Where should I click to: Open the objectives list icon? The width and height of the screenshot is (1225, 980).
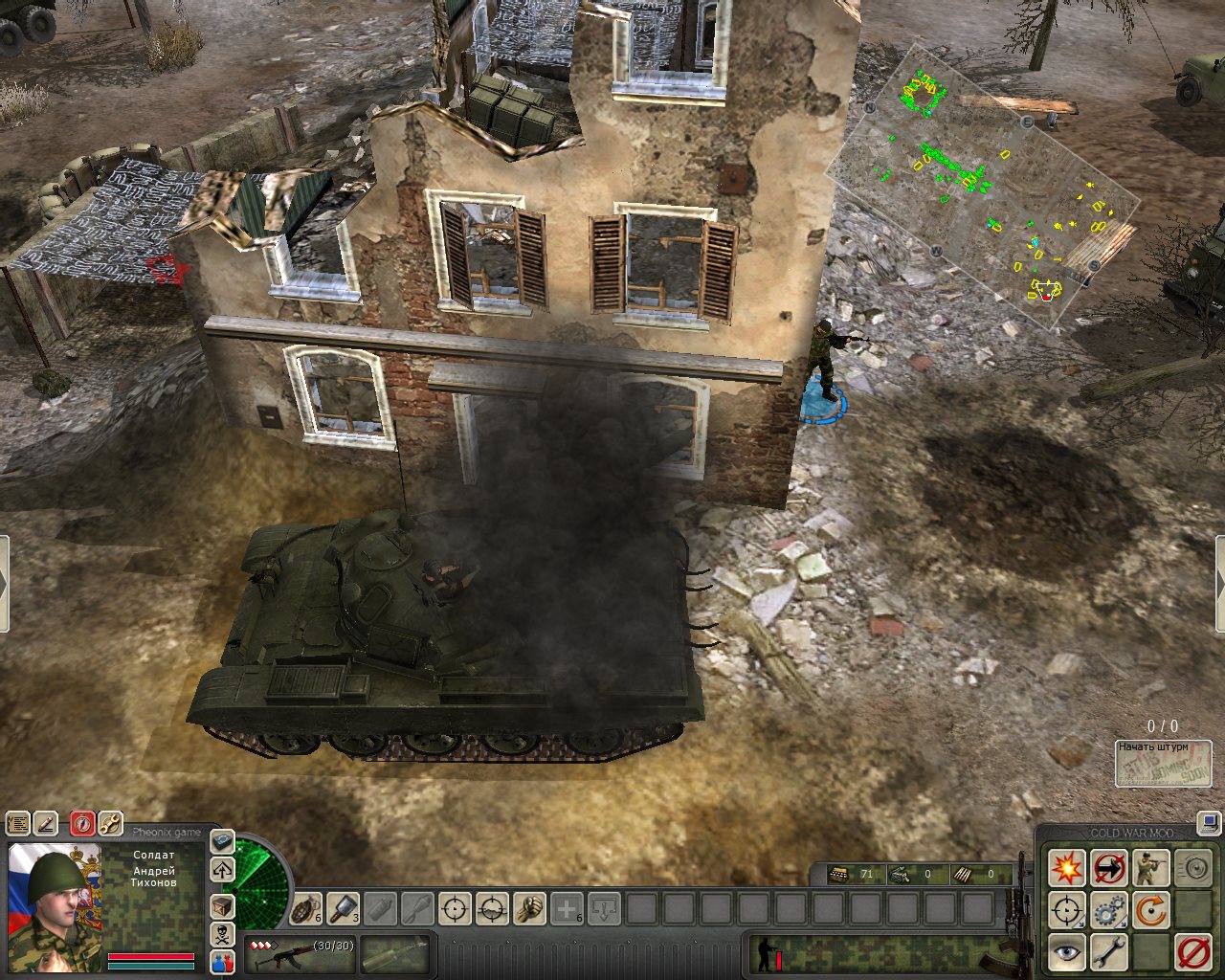click(18, 823)
